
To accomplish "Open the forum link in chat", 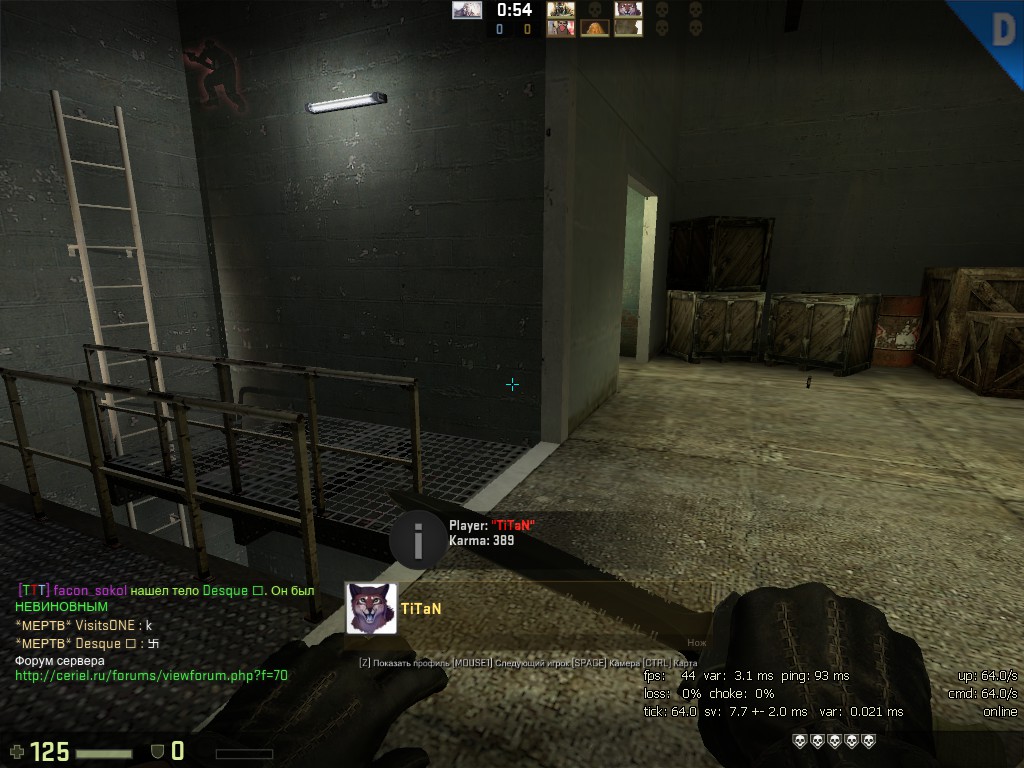I will [151, 675].
